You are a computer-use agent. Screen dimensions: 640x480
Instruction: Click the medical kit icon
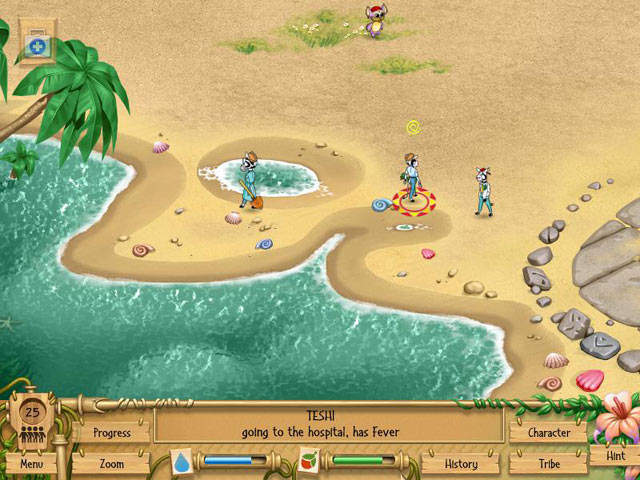pos(37,46)
